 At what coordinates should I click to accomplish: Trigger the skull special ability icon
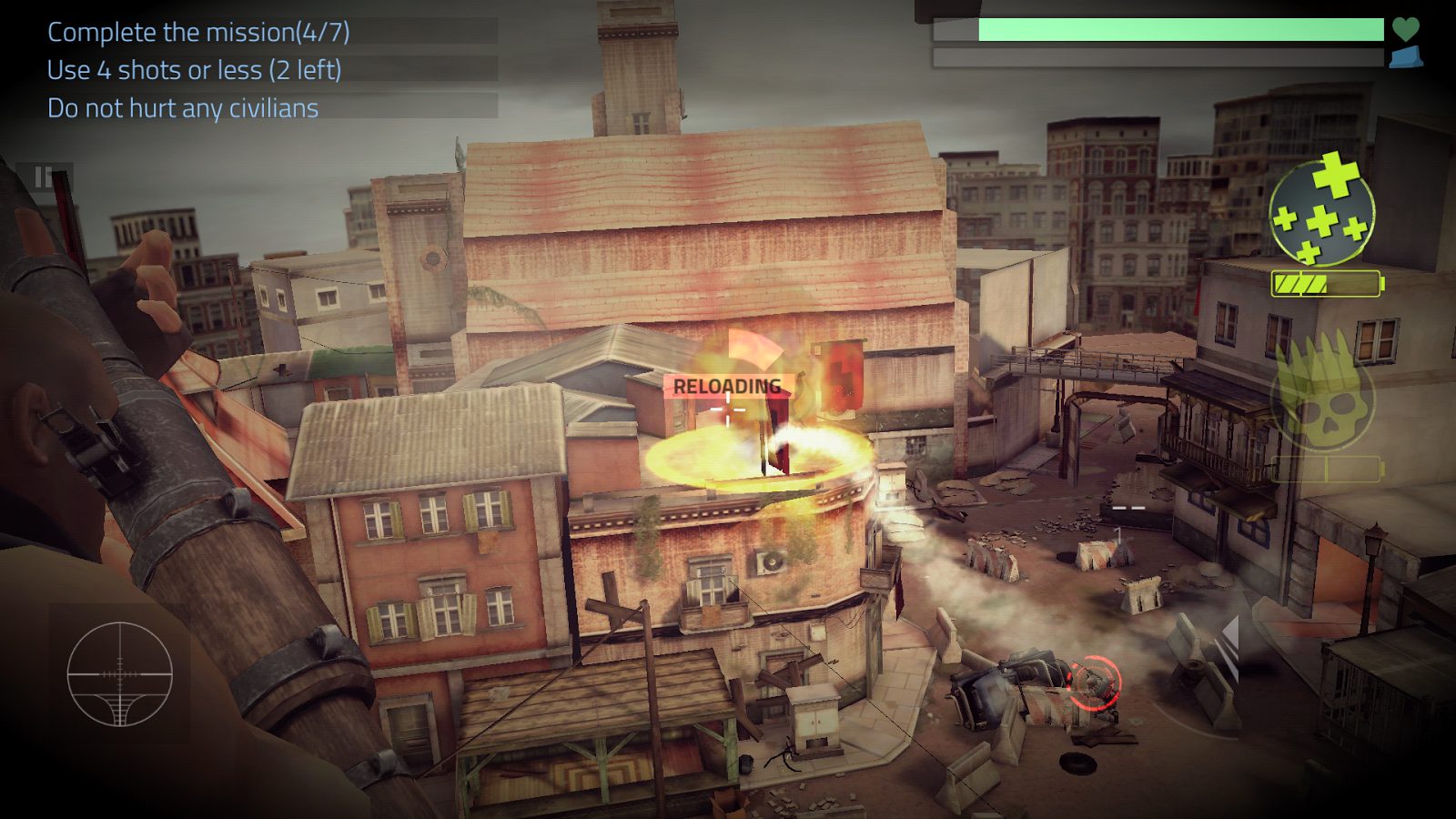[1321, 393]
